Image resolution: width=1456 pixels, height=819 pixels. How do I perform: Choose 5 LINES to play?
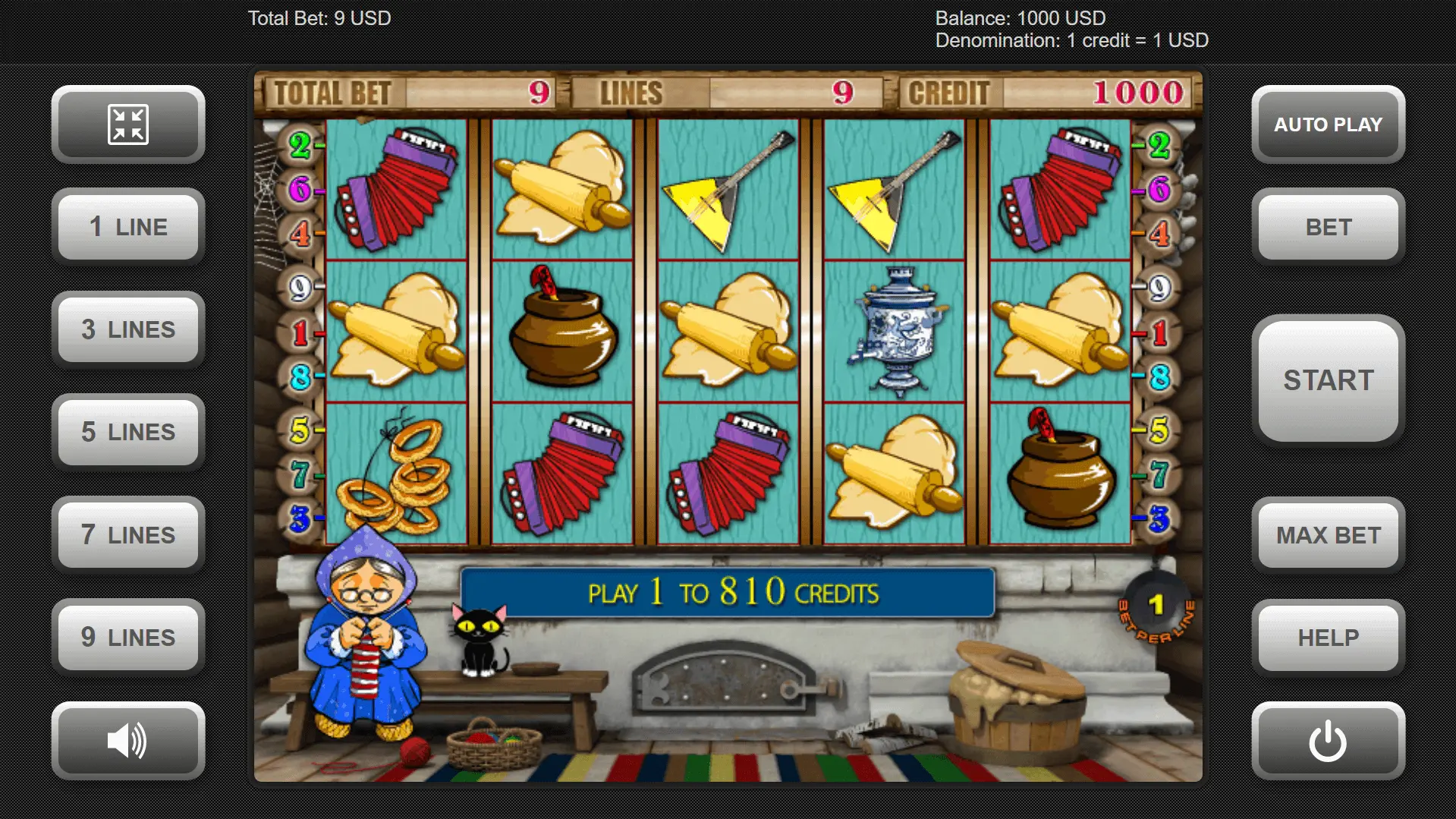pos(128,432)
